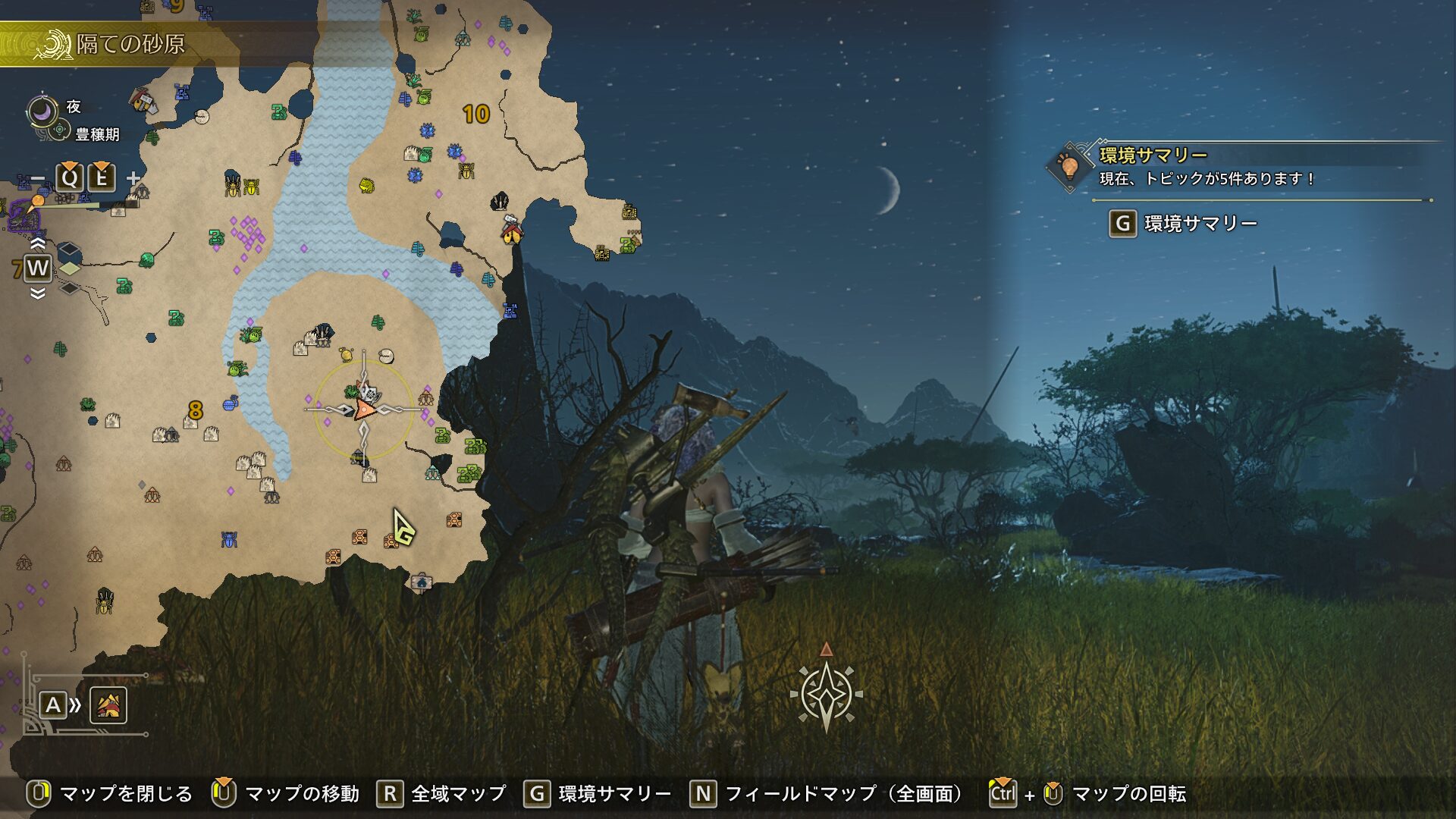Zoom out the map with the minus button
Image resolution: width=1456 pixels, height=819 pixels.
(38, 180)
